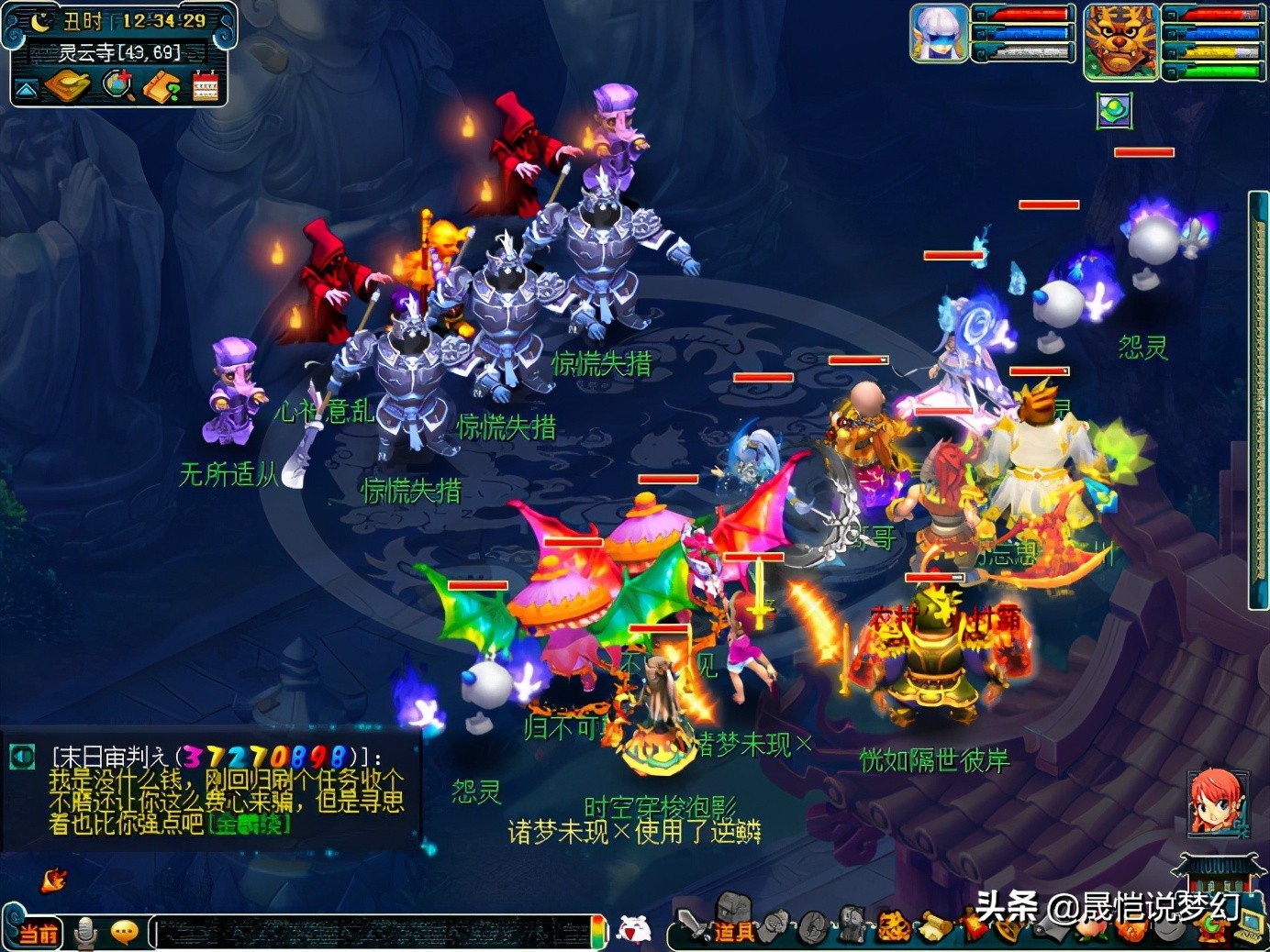This screenshot has height=952, width=1270.
Task: Click the 全部读 link in chat message
Action: [x=249, y=824]
